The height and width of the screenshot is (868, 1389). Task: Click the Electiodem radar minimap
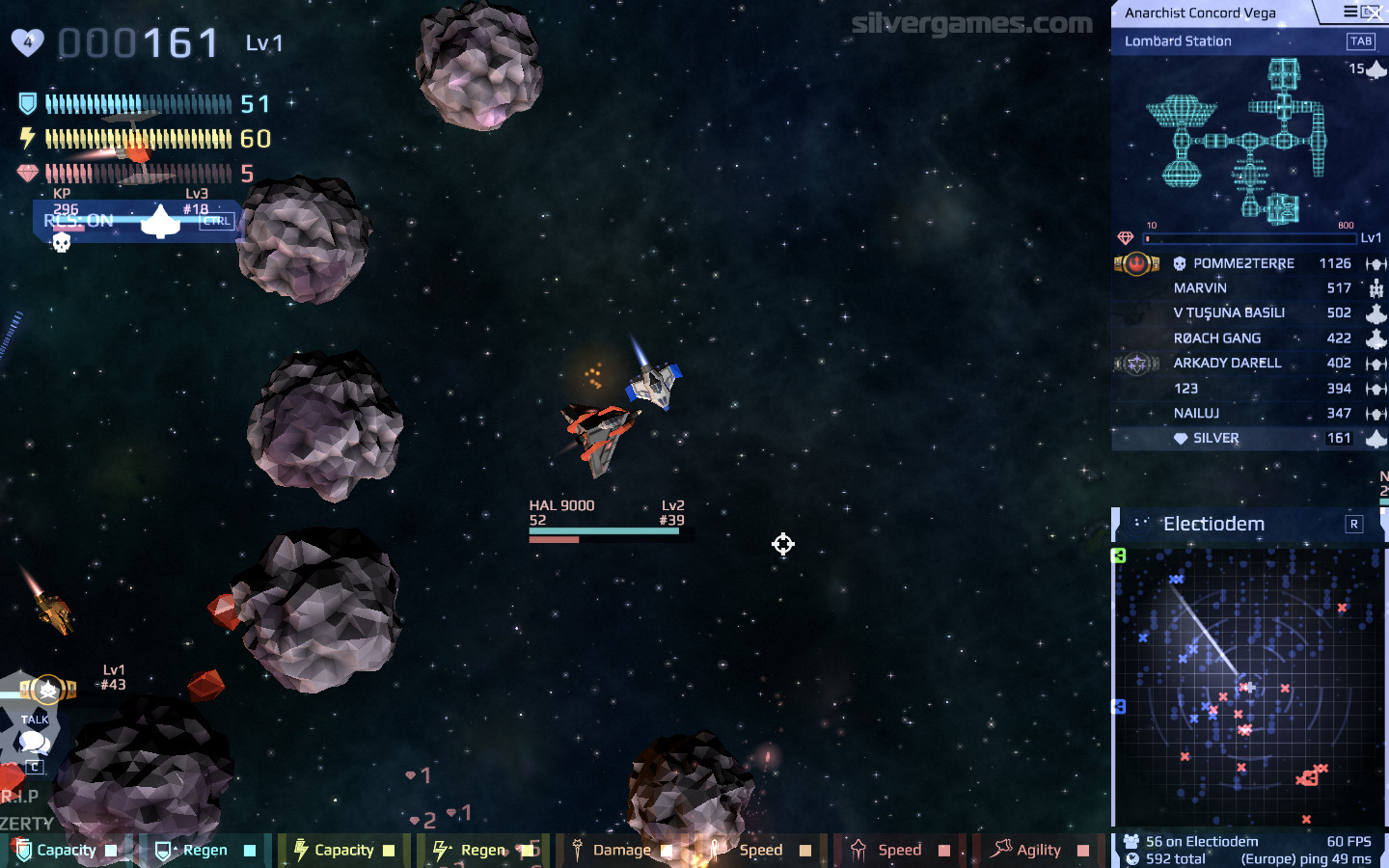1248,687
